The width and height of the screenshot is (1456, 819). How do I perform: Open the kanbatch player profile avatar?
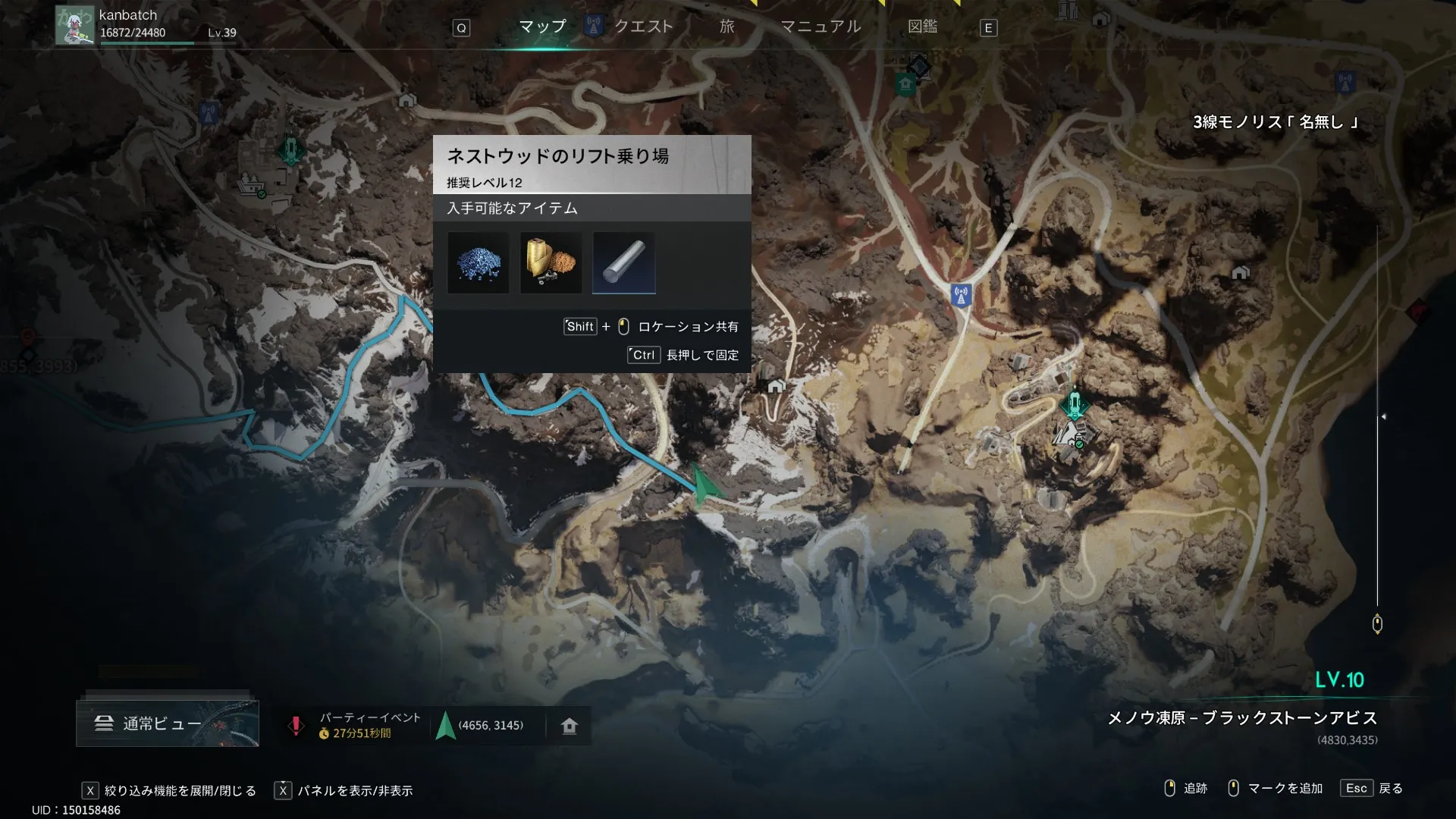click(74, 25)
